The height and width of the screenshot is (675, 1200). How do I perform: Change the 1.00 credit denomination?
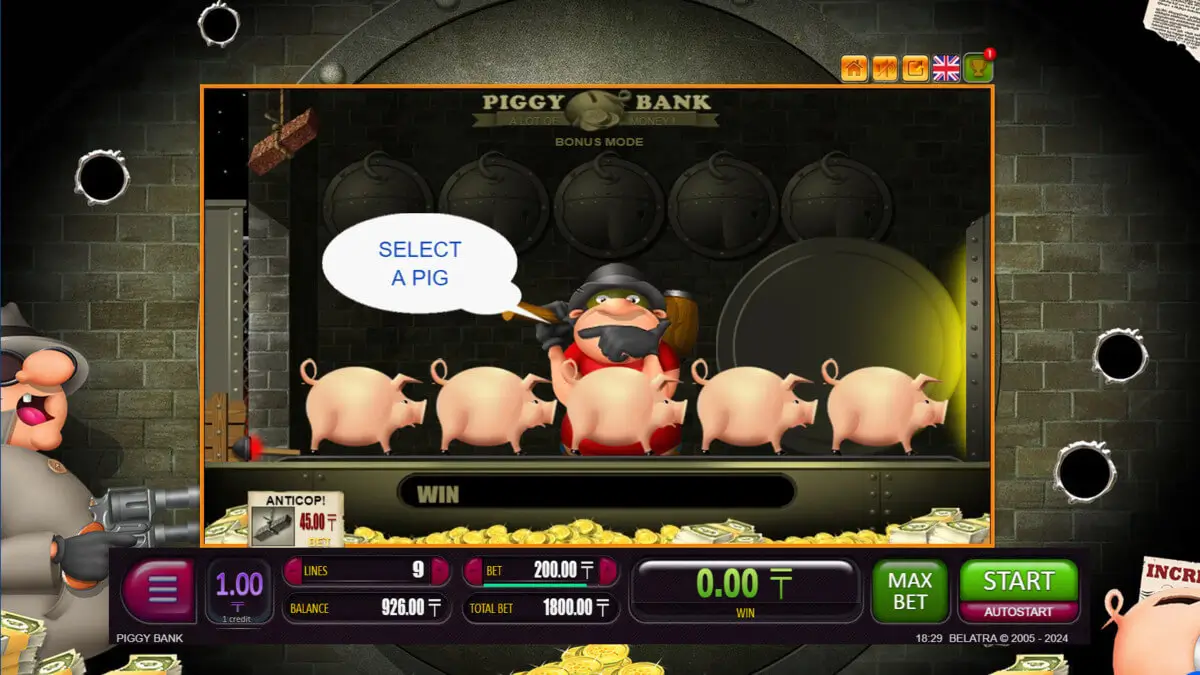point(239,590)
